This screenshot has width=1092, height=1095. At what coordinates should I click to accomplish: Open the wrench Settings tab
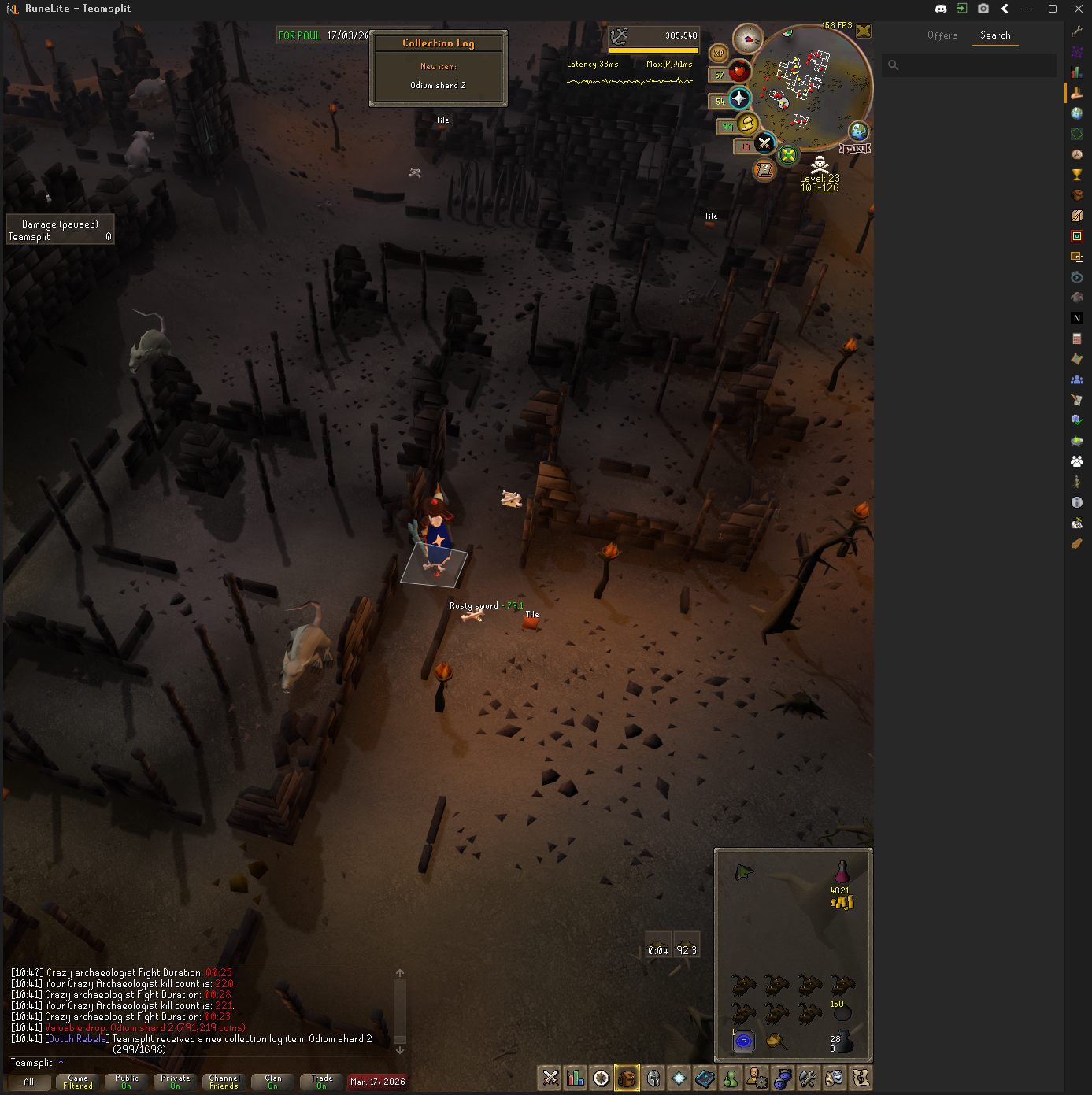tap(808, 1078)
